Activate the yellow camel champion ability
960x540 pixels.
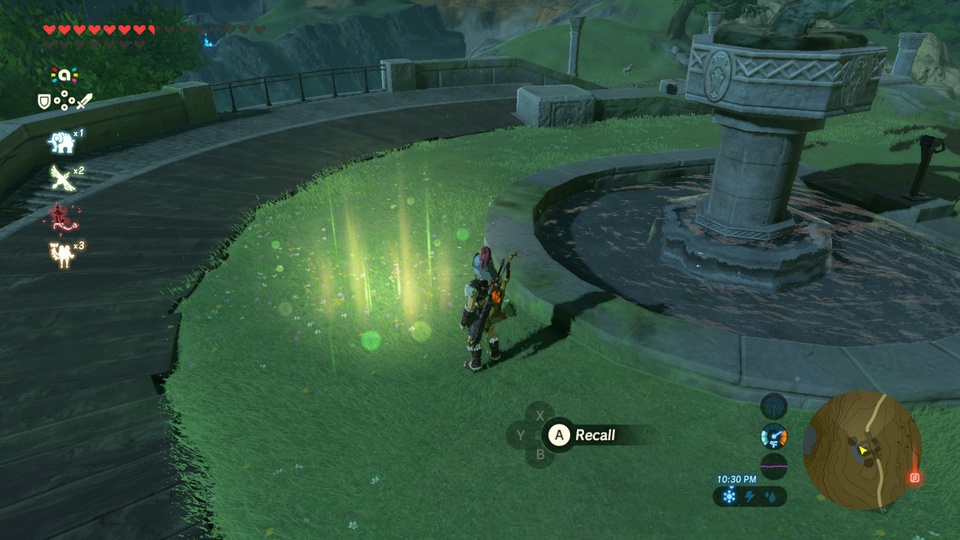click(x=60, y=251)
